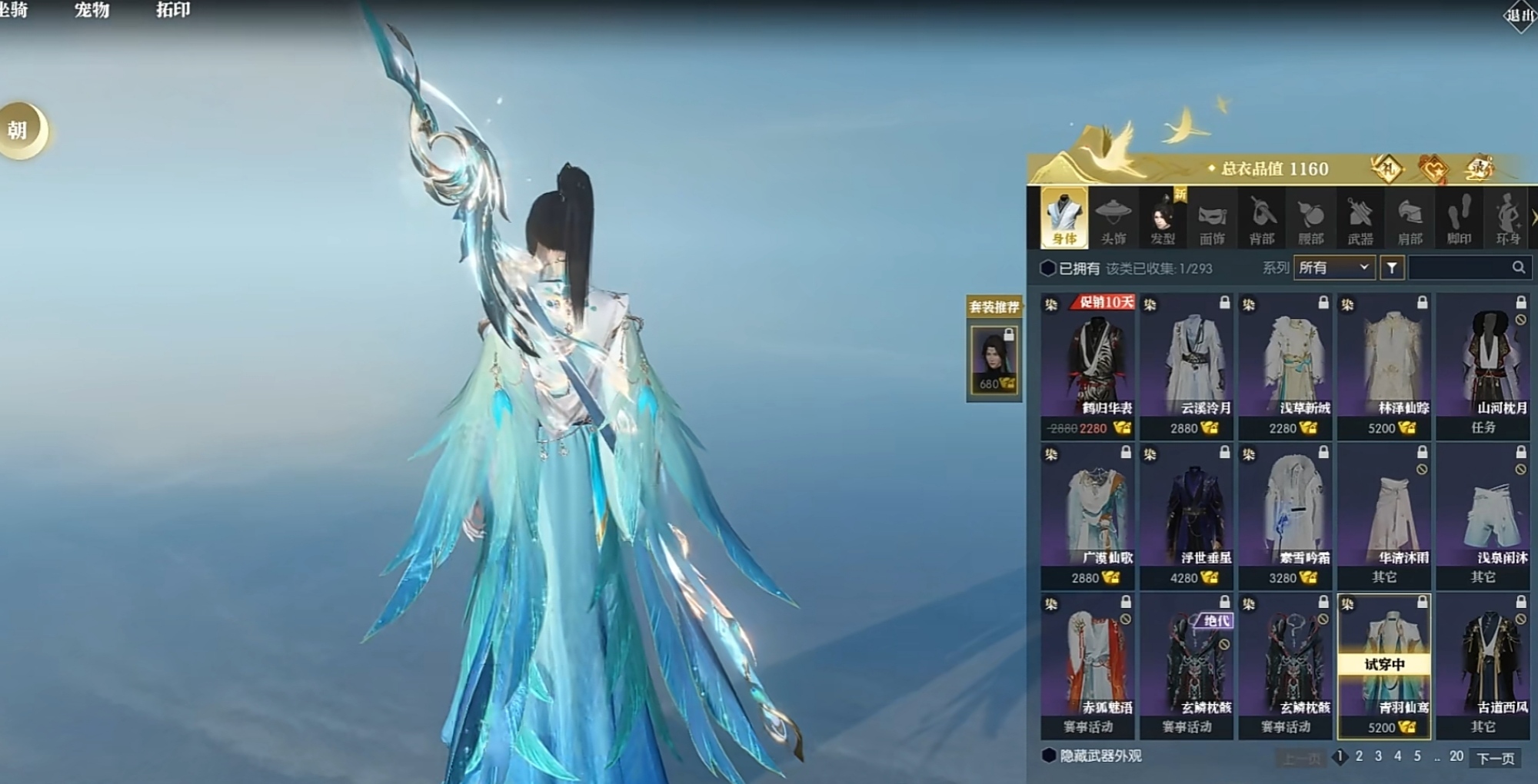Click the funnel filter button
Viewport: 1538px width, 784px height.
pyautogui.click(x=1392, y=267)
